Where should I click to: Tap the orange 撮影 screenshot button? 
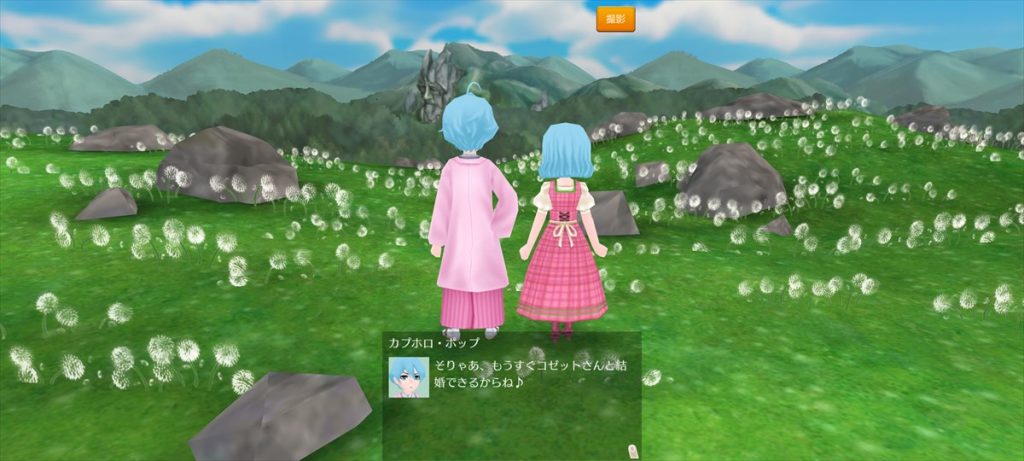click(x=615, y=19)
